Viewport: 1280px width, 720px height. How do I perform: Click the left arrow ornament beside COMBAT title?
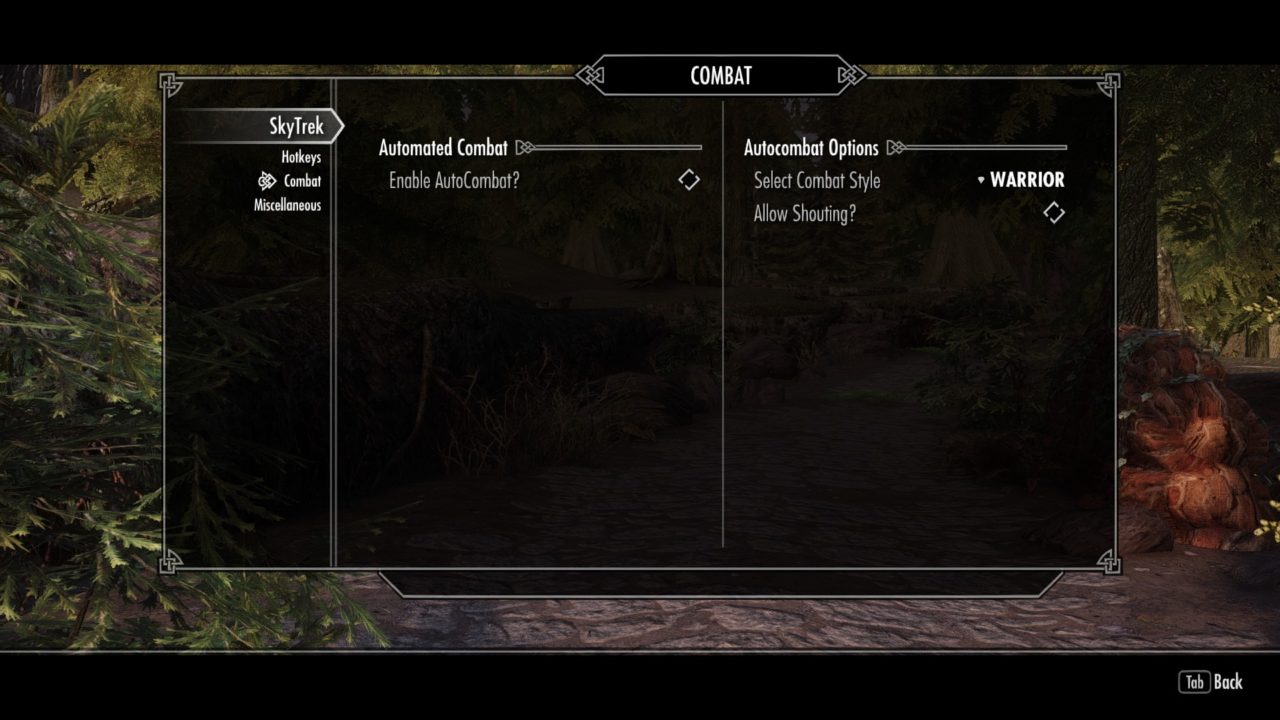click(590, 74)
